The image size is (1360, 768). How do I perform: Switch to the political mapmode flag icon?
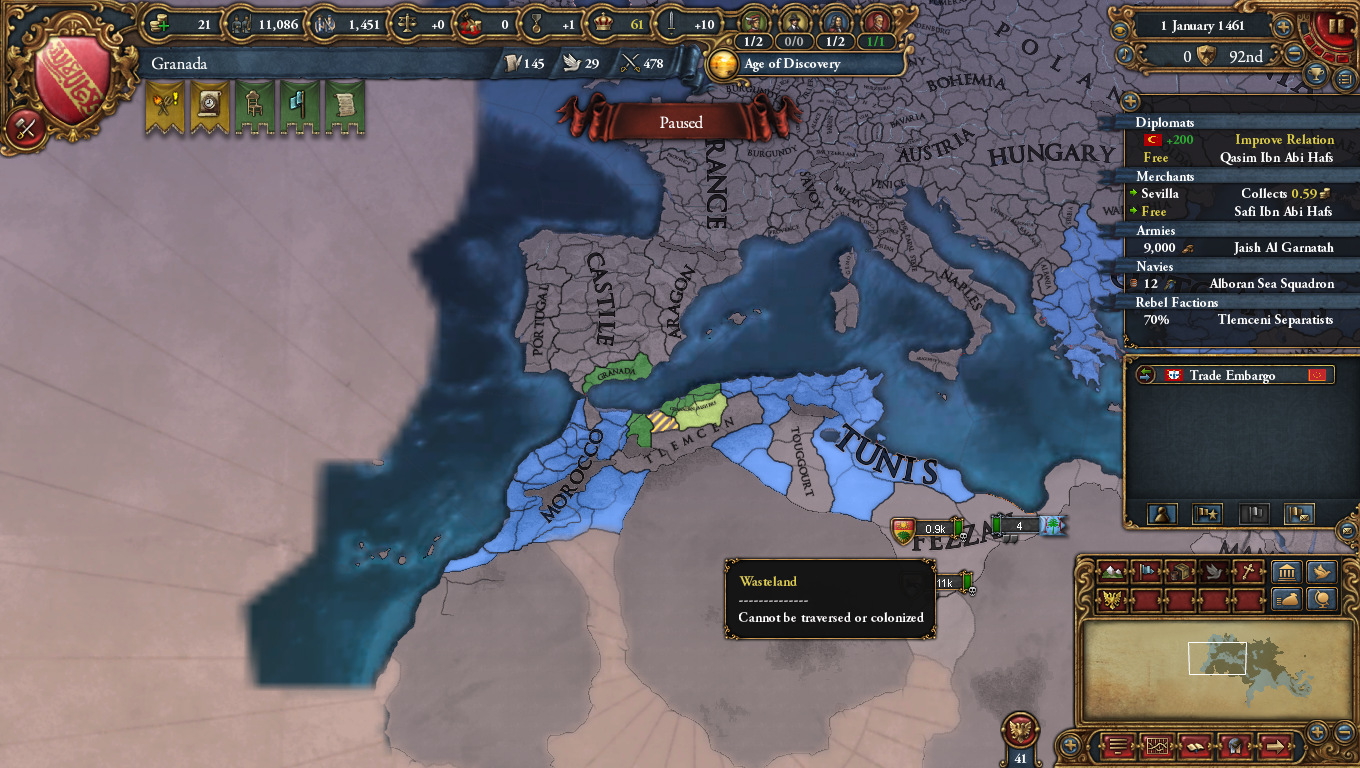coord(1146,572)
